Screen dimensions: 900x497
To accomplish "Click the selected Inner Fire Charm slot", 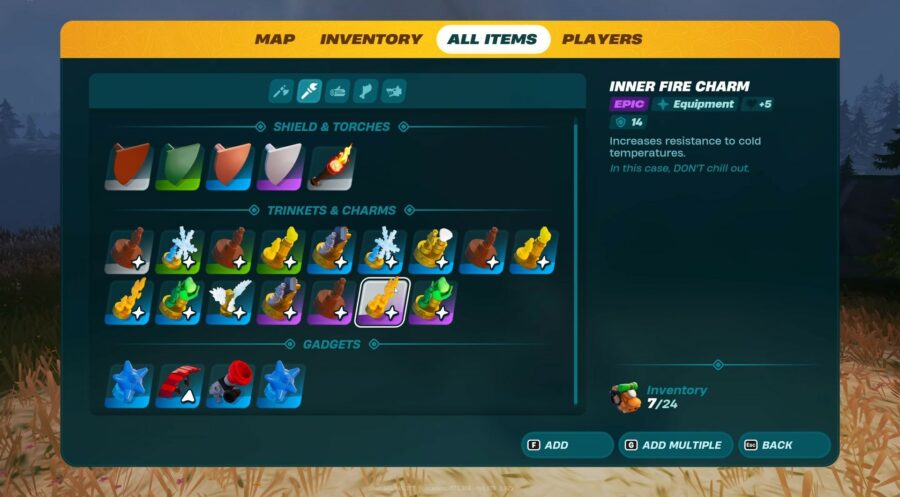I will (382, 301).
